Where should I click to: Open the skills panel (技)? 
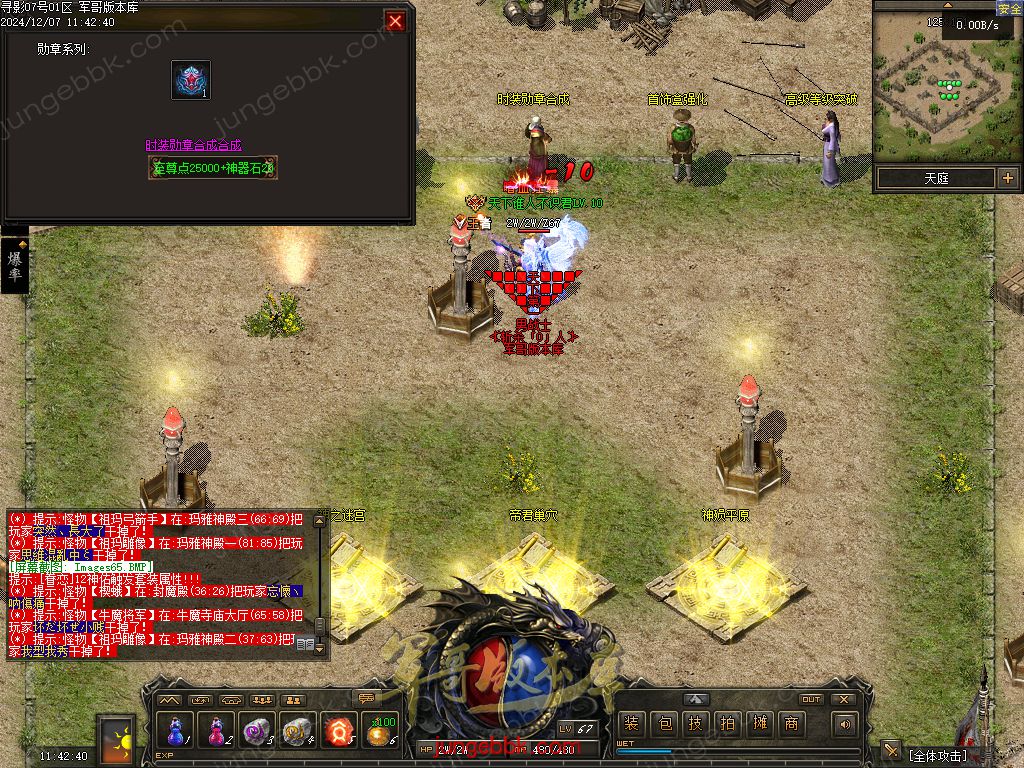[x=695, y=724]
